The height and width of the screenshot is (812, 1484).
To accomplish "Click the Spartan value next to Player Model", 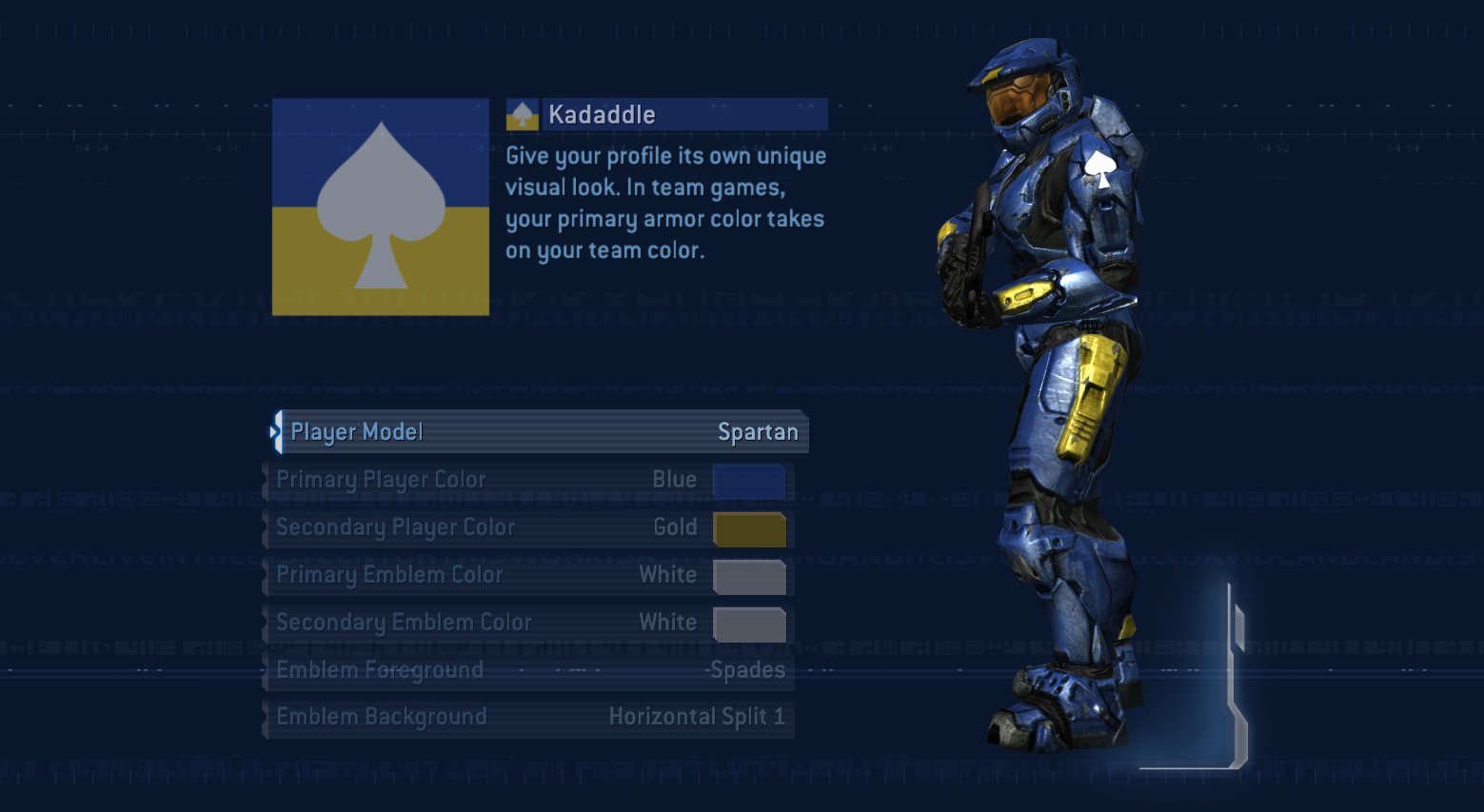I will click(x=759, y=431).
